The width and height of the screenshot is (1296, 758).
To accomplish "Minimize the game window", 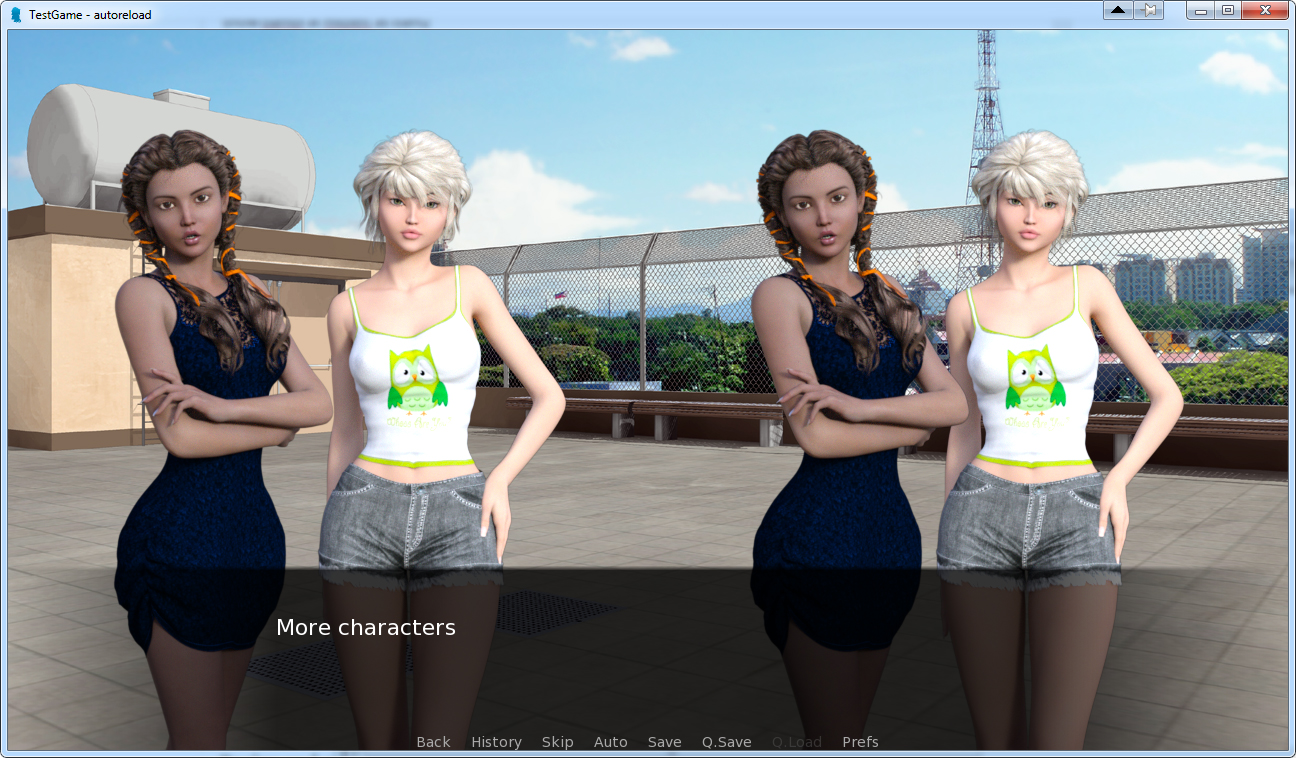I will (1200, 10).
